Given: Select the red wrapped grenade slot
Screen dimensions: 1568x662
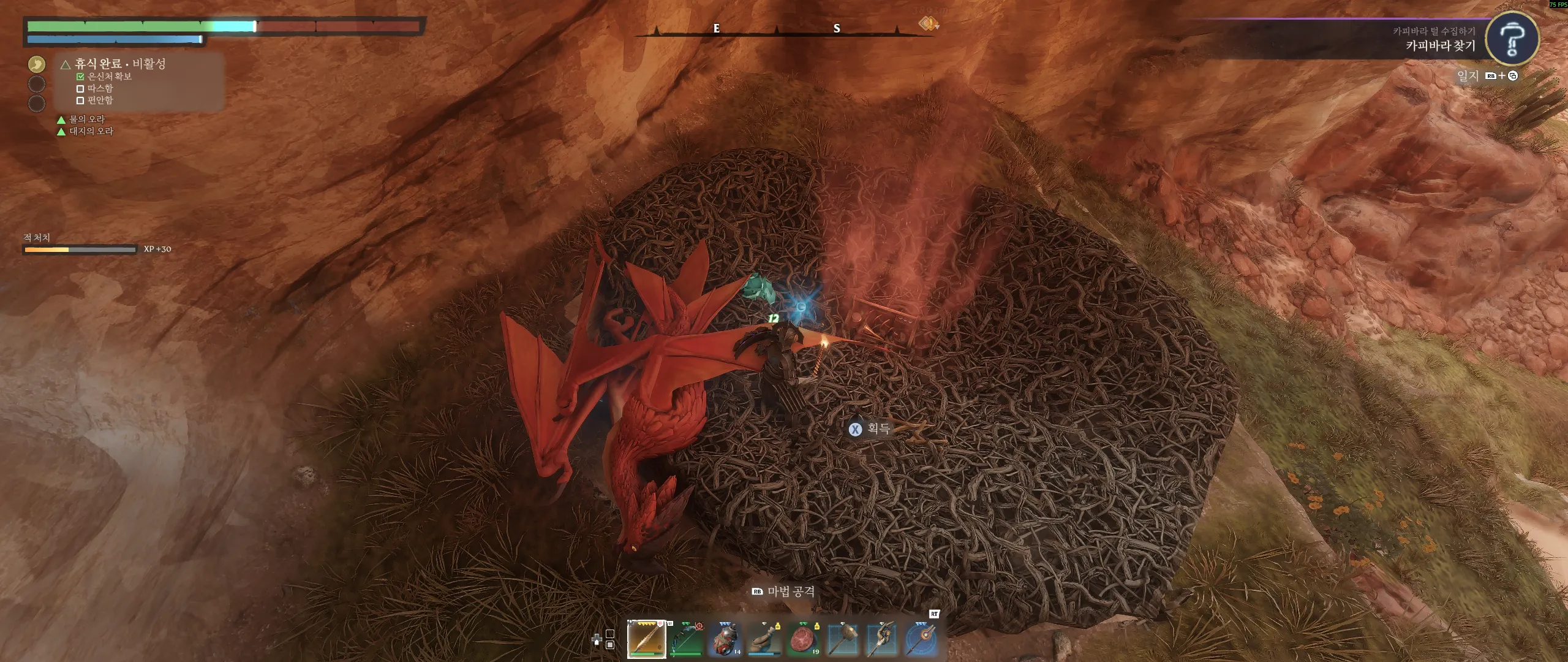Looking at the screenshot, I should (x=726, y=639).
